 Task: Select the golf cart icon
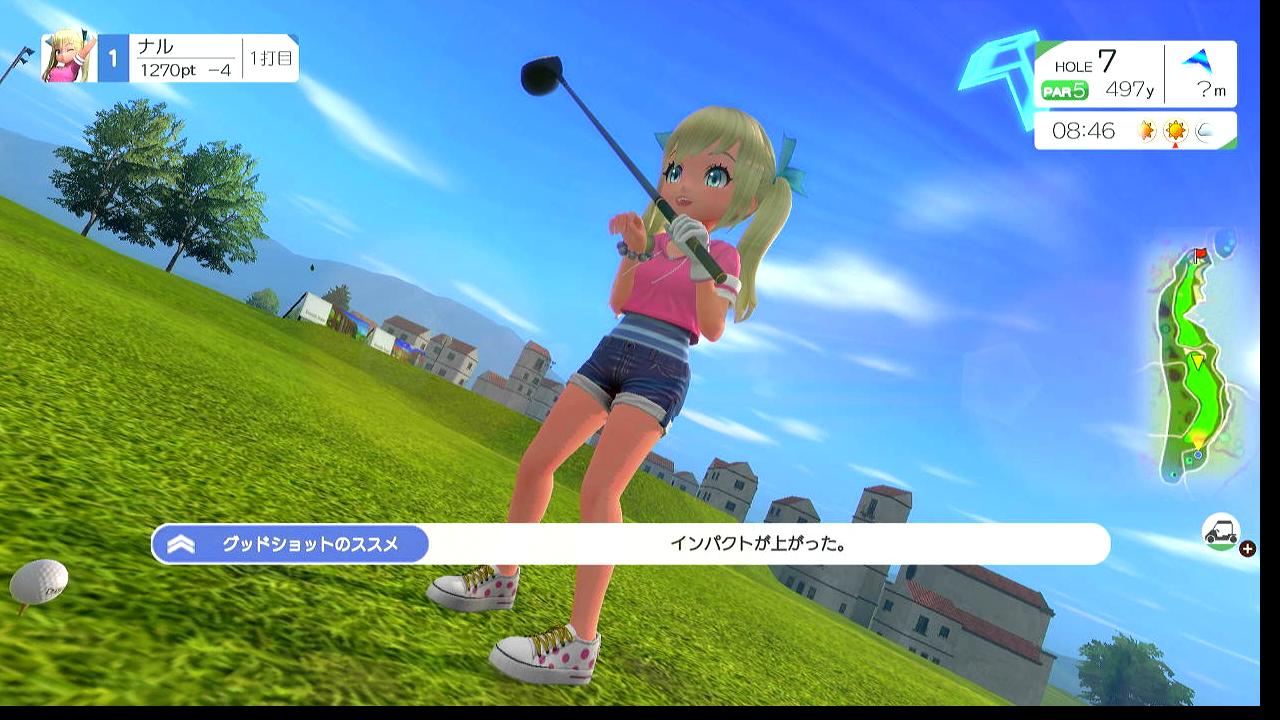click(1221, 532)
